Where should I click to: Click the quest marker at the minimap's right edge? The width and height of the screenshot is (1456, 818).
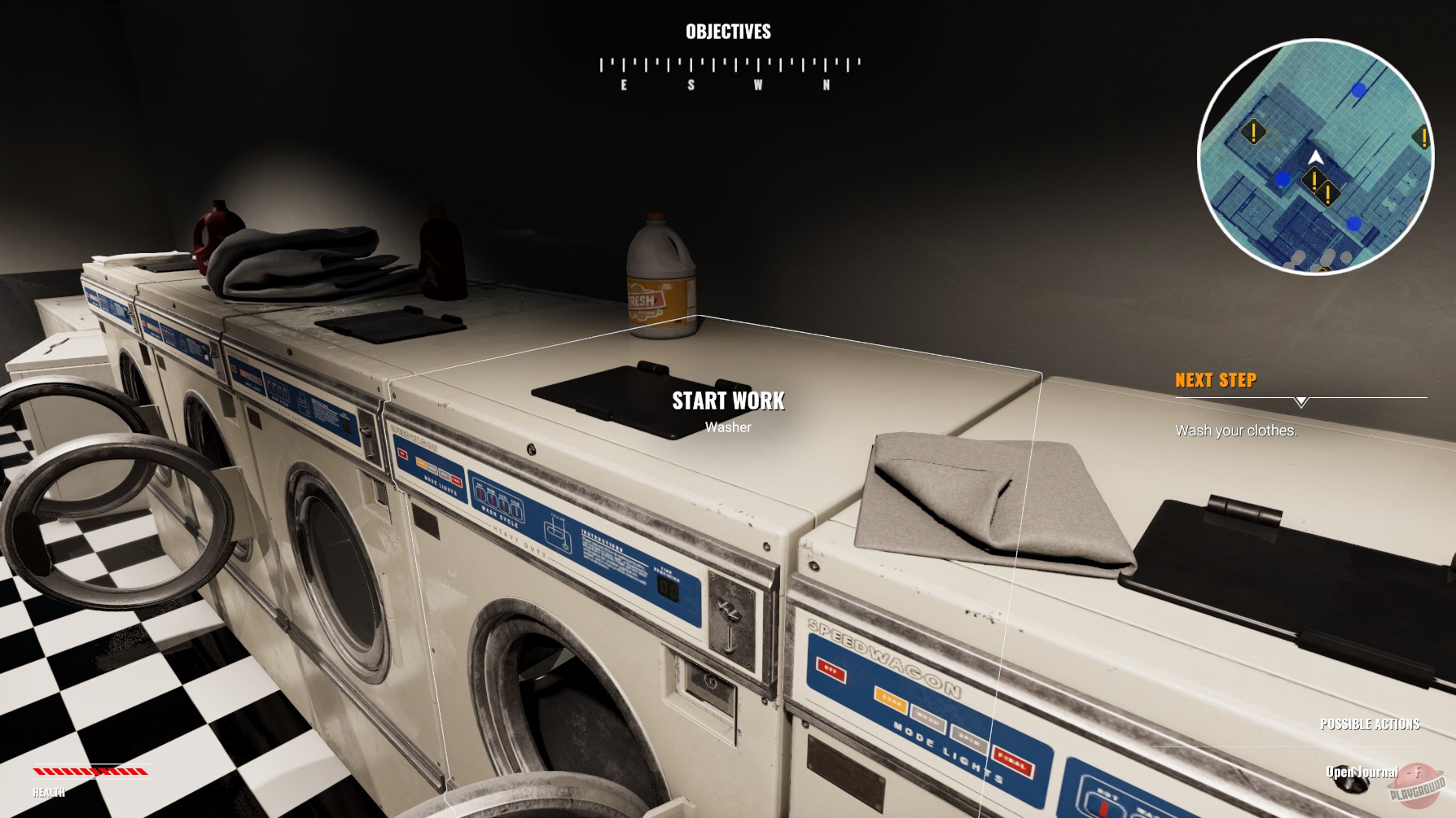click(1424, 135)
